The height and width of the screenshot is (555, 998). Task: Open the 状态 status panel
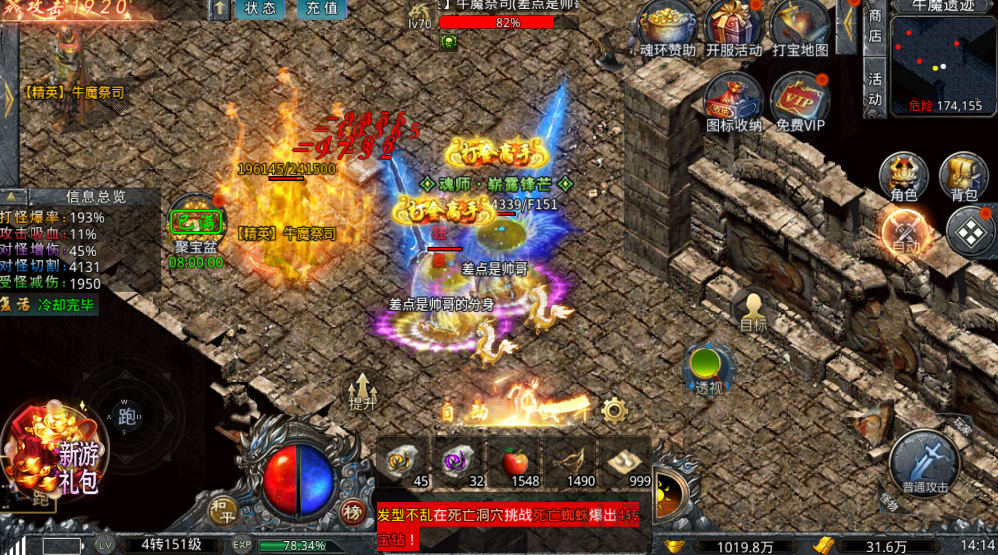pos(260,9)
